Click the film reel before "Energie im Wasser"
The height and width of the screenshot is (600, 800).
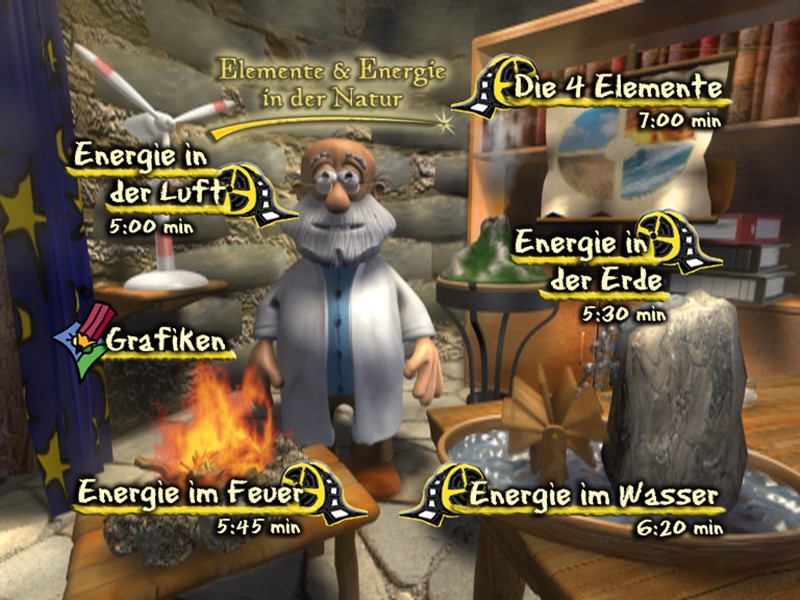442,493
